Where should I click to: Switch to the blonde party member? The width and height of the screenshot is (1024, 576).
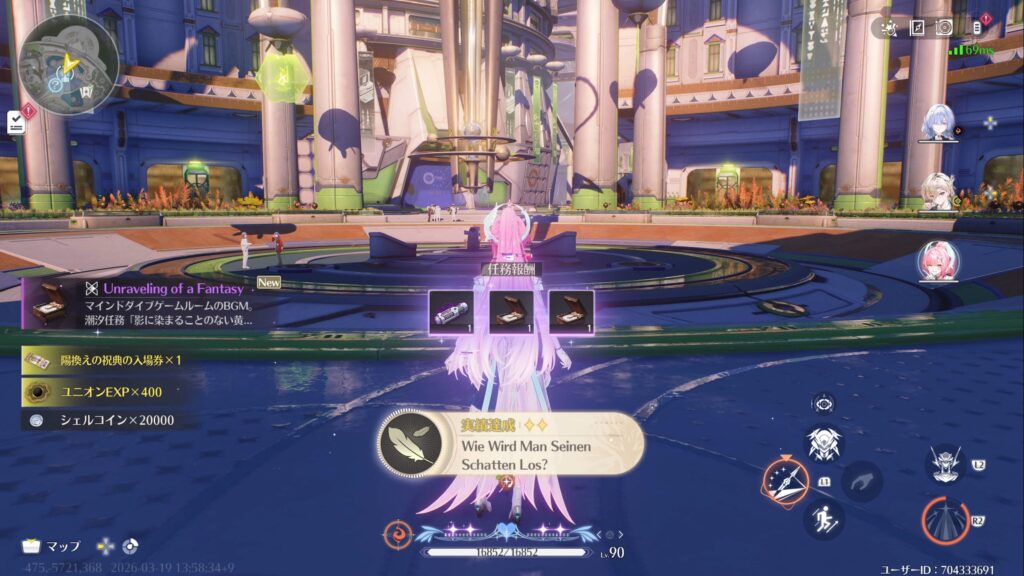point(938,191)
